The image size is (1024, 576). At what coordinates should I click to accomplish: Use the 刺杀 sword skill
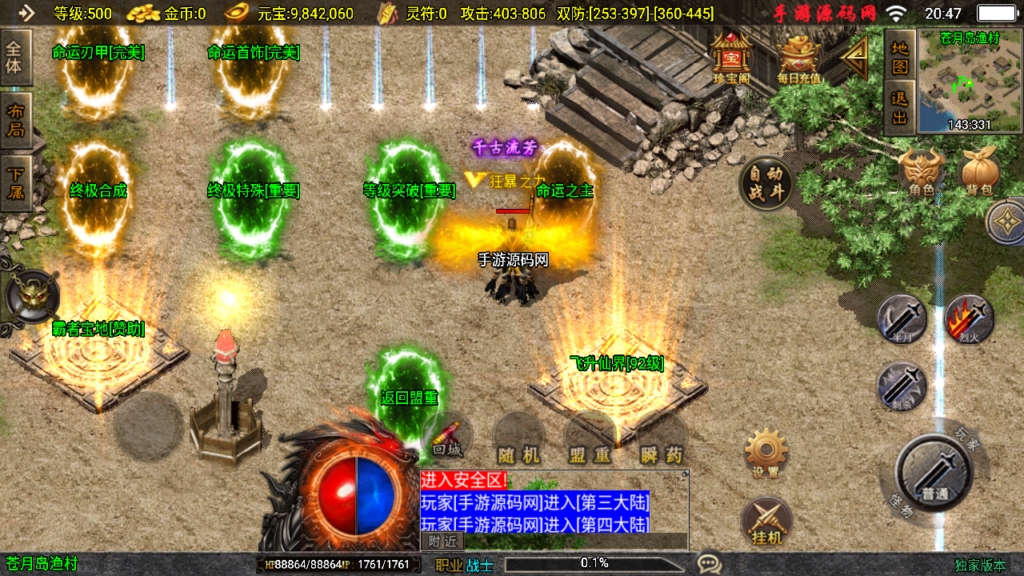tap(901, 386)
